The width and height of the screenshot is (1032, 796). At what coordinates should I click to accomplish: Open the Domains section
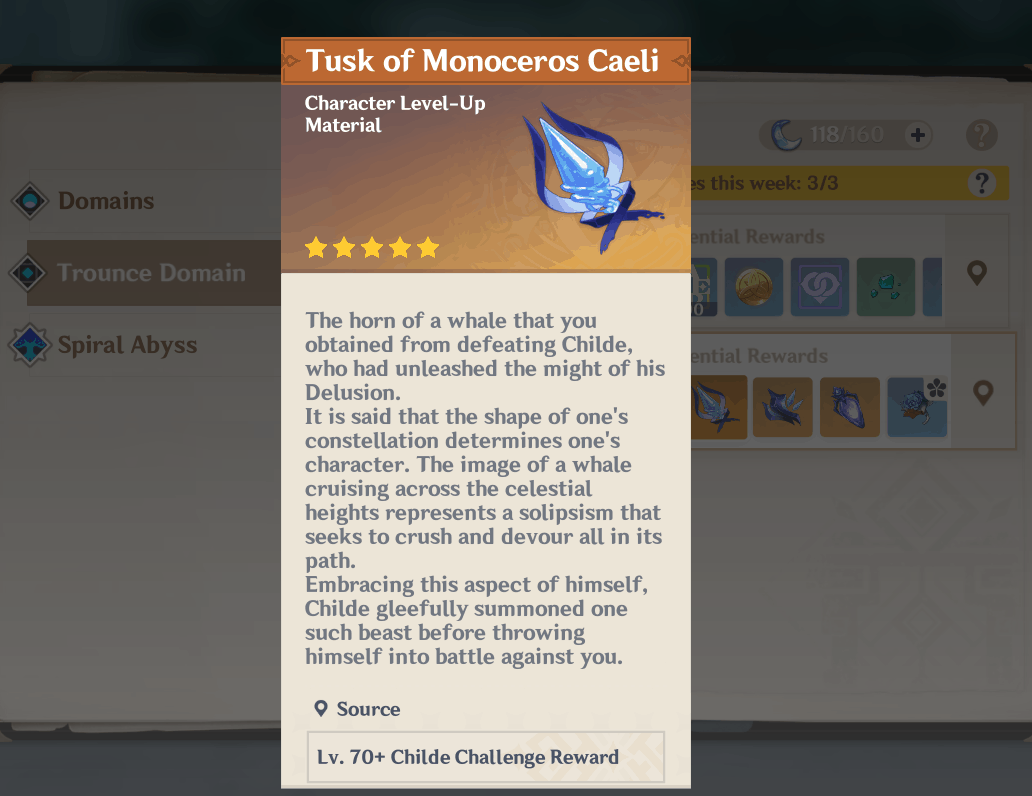(x=105, y=201)
